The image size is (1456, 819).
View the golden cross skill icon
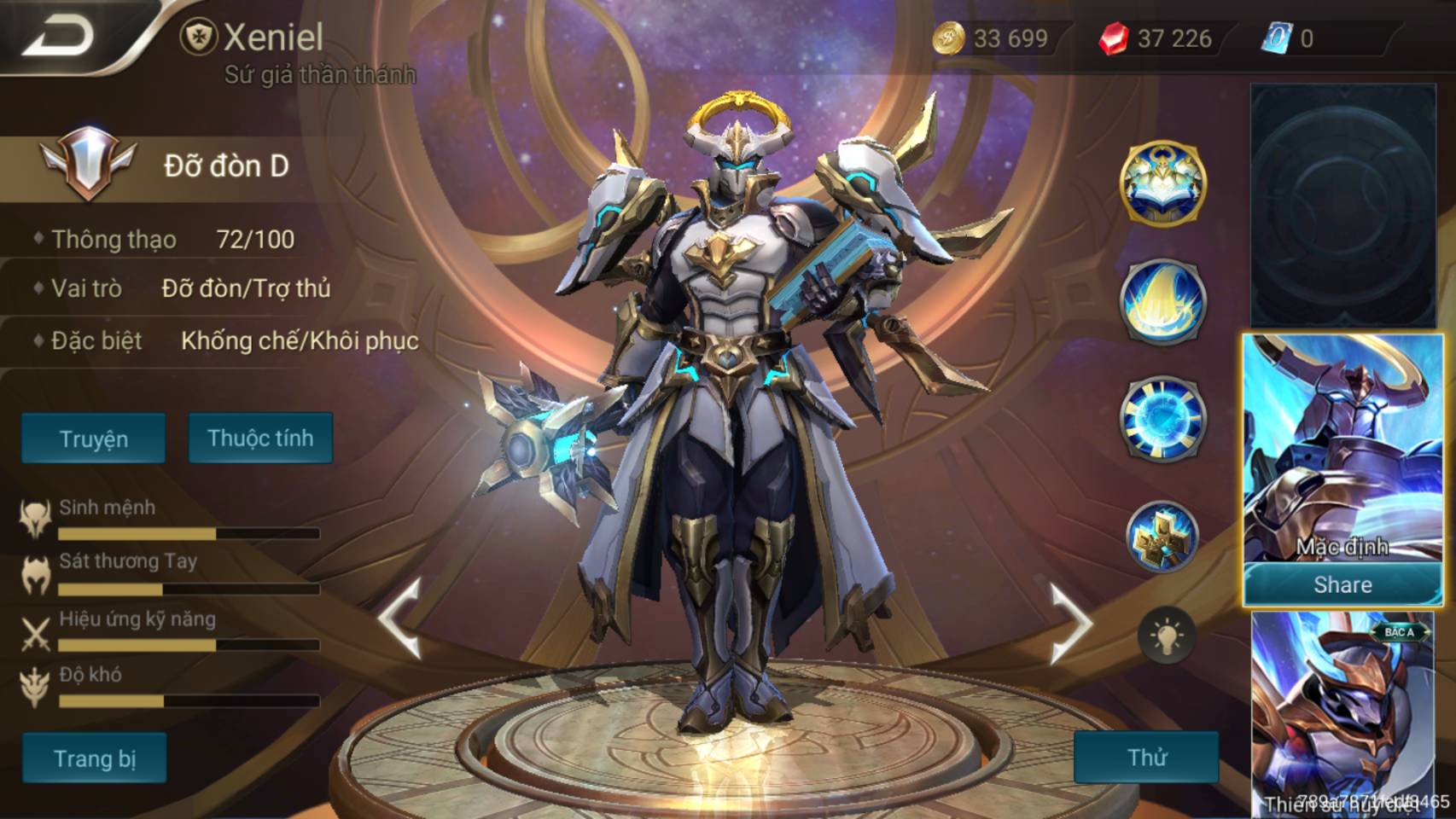click(1162, 537)
